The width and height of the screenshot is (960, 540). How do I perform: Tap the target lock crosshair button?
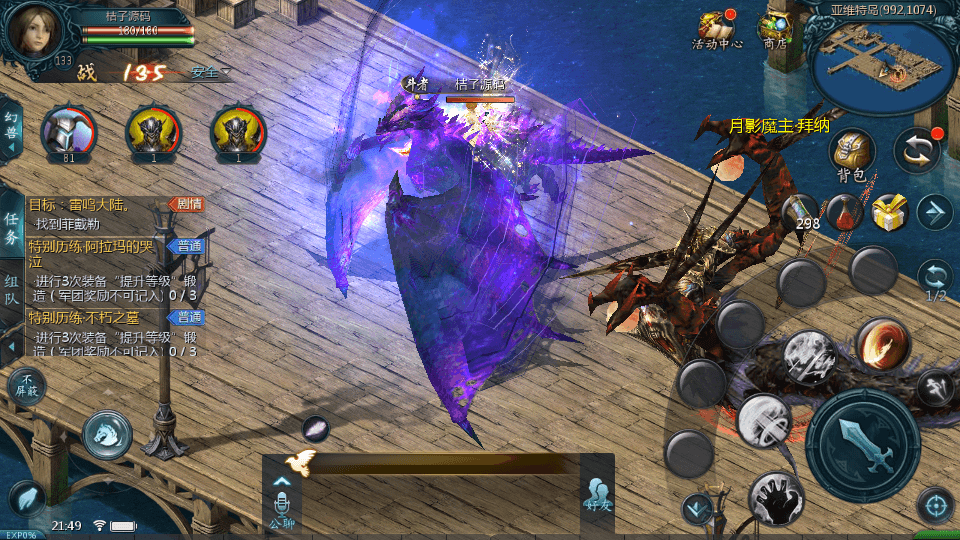[x=935, y=506]
